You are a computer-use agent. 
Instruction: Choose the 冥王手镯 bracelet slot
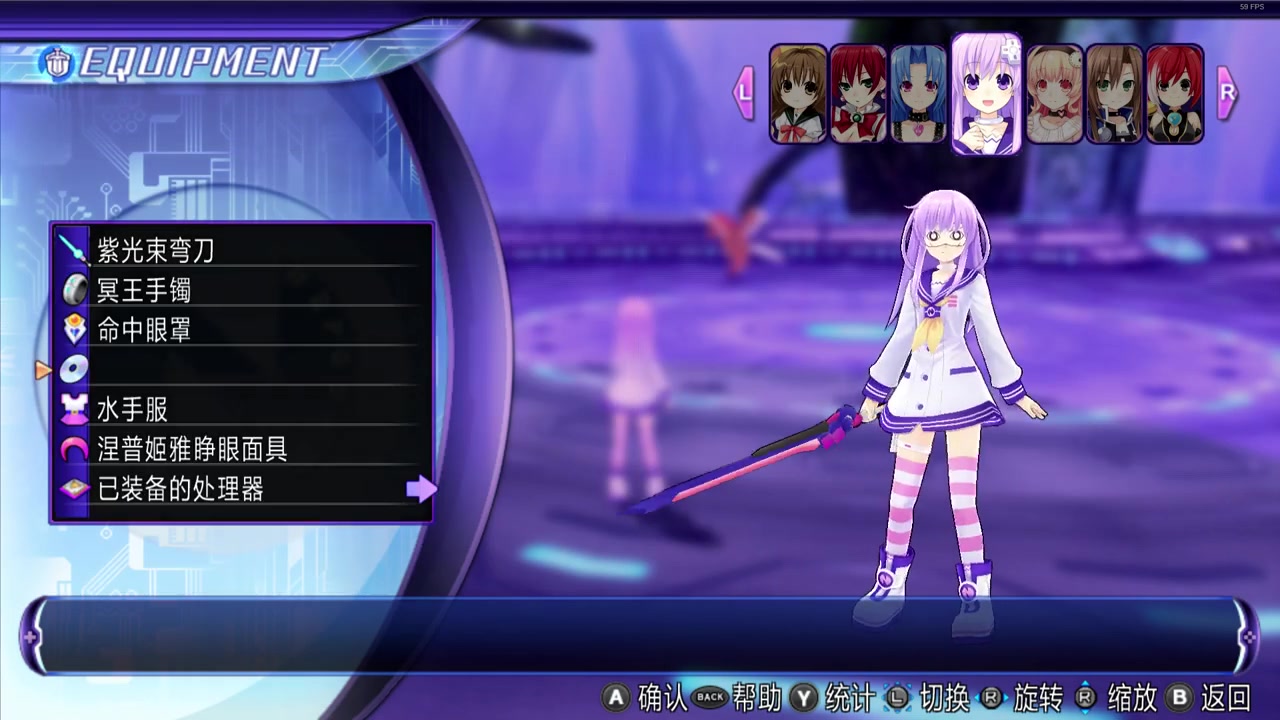(240, 290)
